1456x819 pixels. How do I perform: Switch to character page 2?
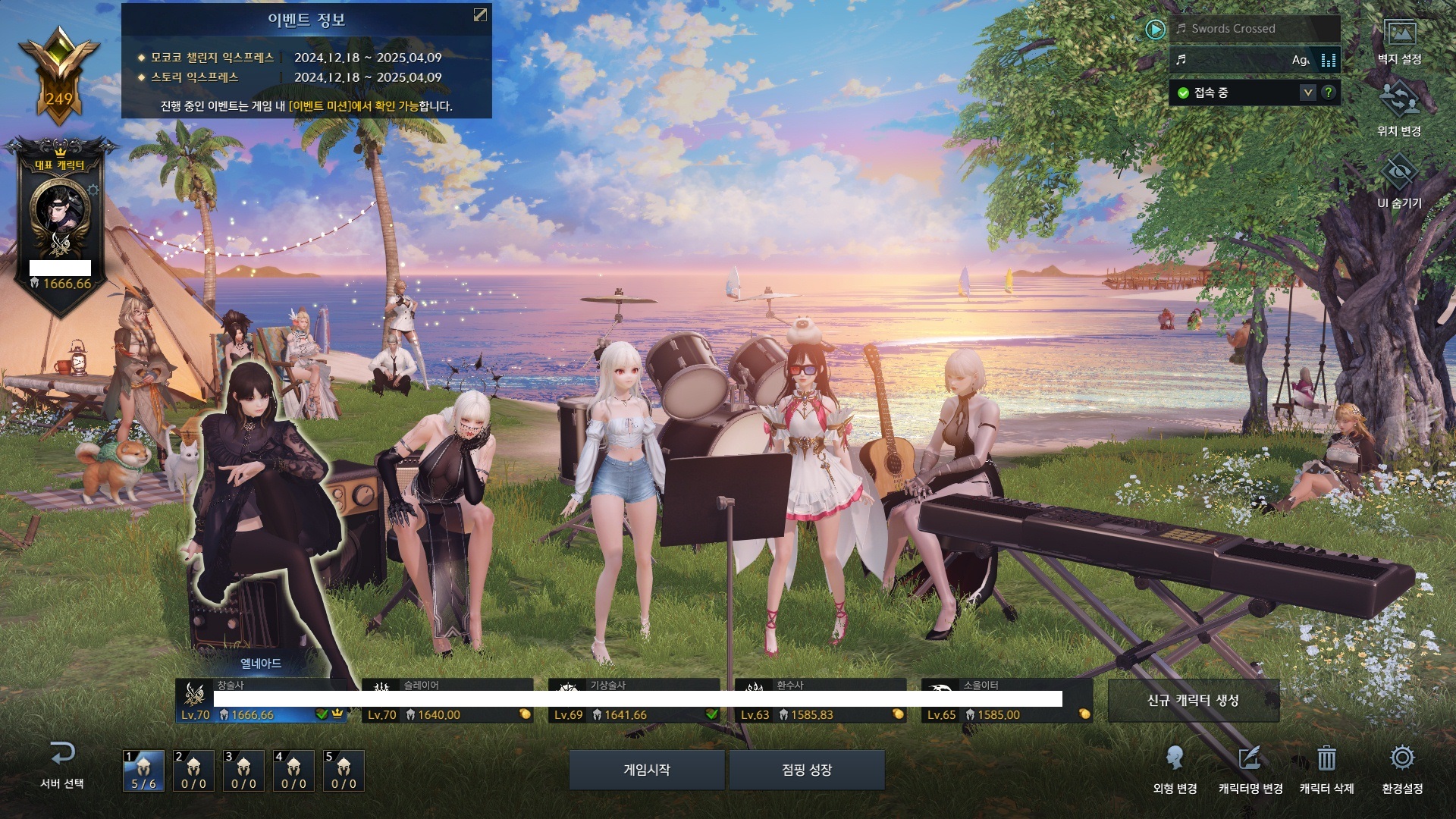[193, 770]
